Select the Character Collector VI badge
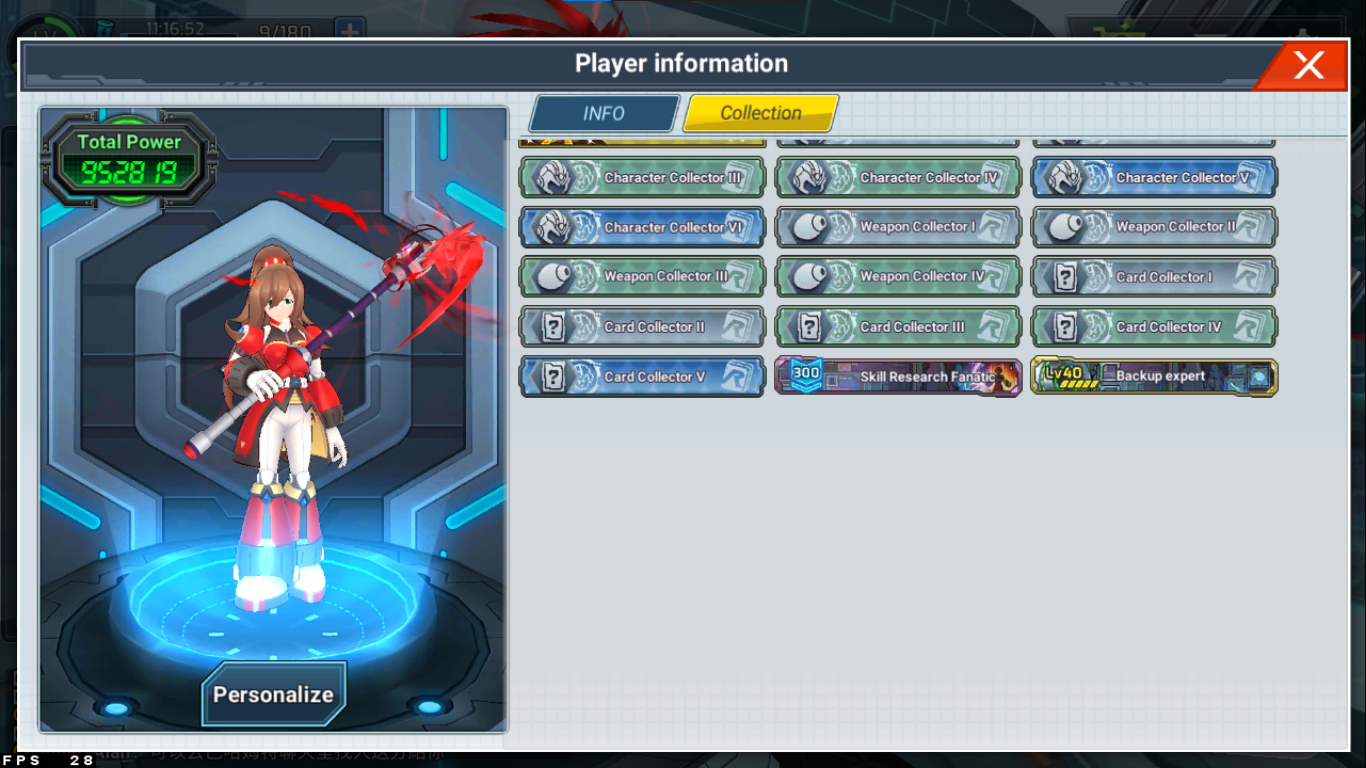This screenshot has height=768, width=1366. [642, 228]
